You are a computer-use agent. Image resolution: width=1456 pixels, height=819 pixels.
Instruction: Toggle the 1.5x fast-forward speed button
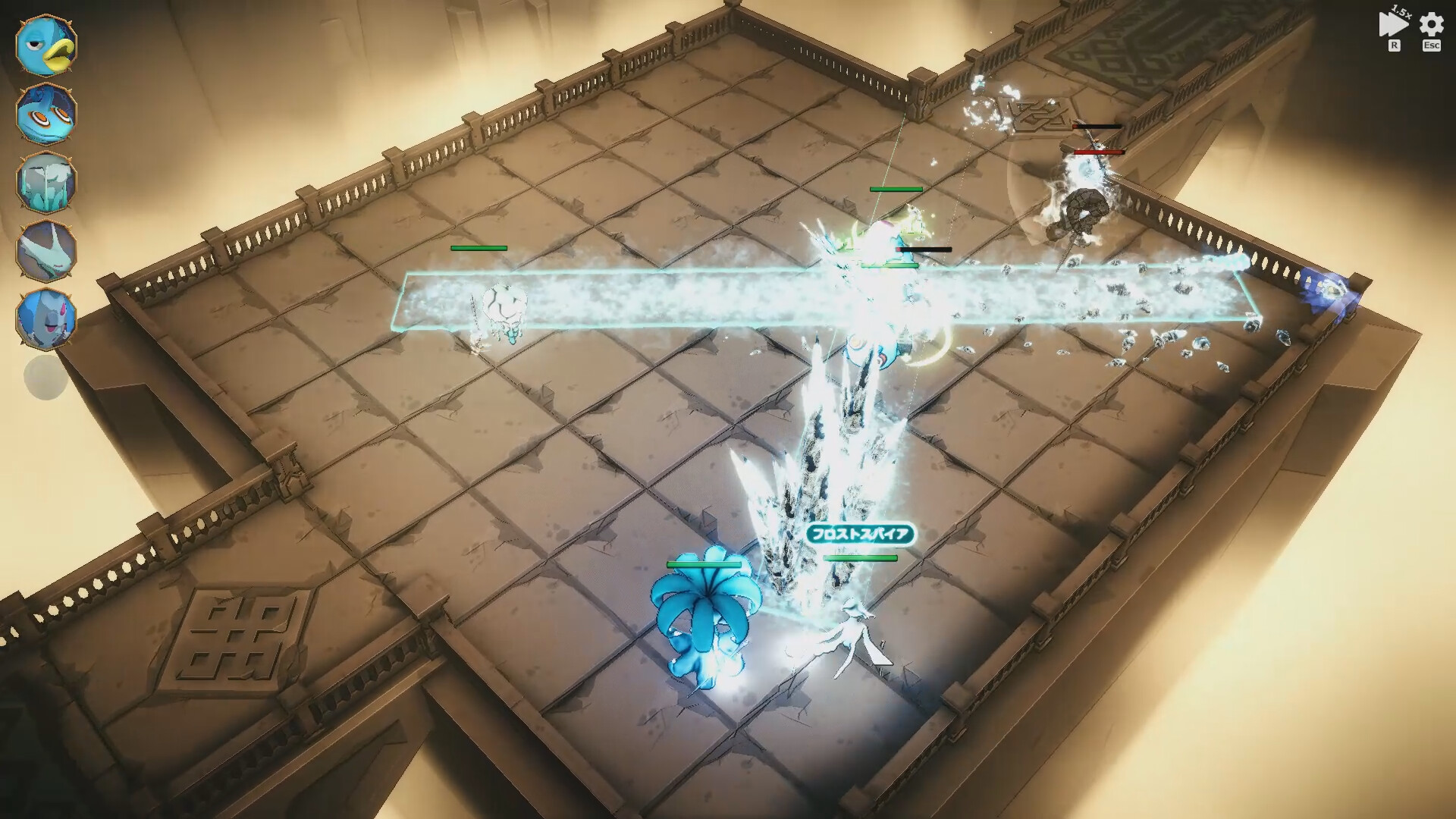tap(1393, 25)
